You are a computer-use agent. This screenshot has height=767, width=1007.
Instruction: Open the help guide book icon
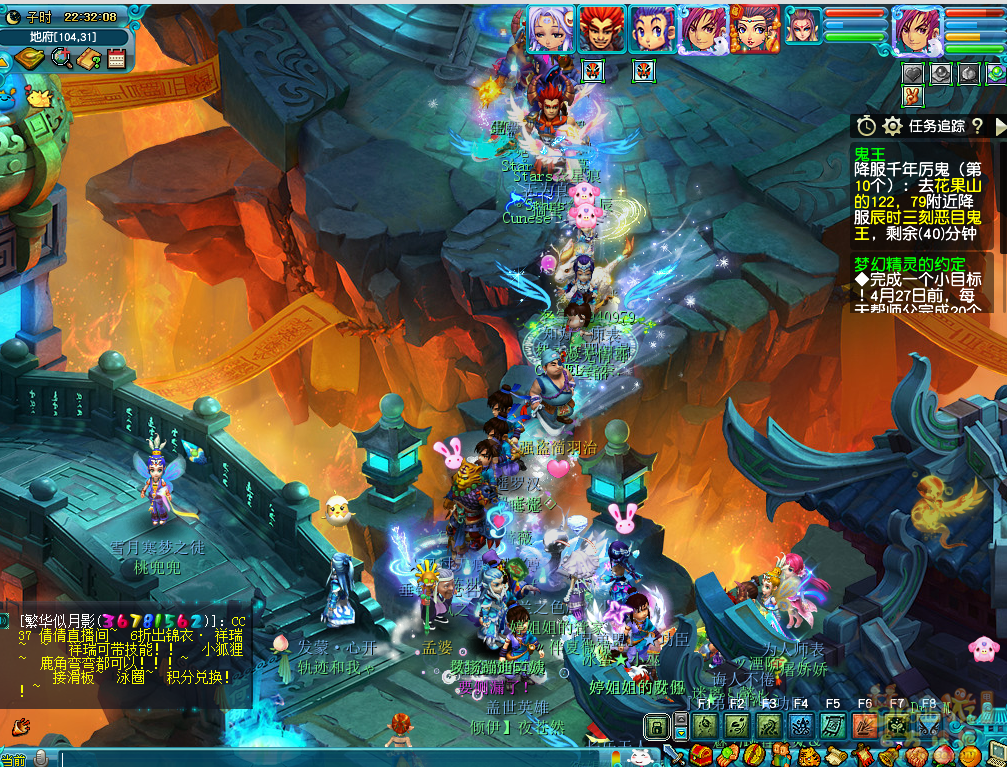pyautogui.click(x=89, y=59)
